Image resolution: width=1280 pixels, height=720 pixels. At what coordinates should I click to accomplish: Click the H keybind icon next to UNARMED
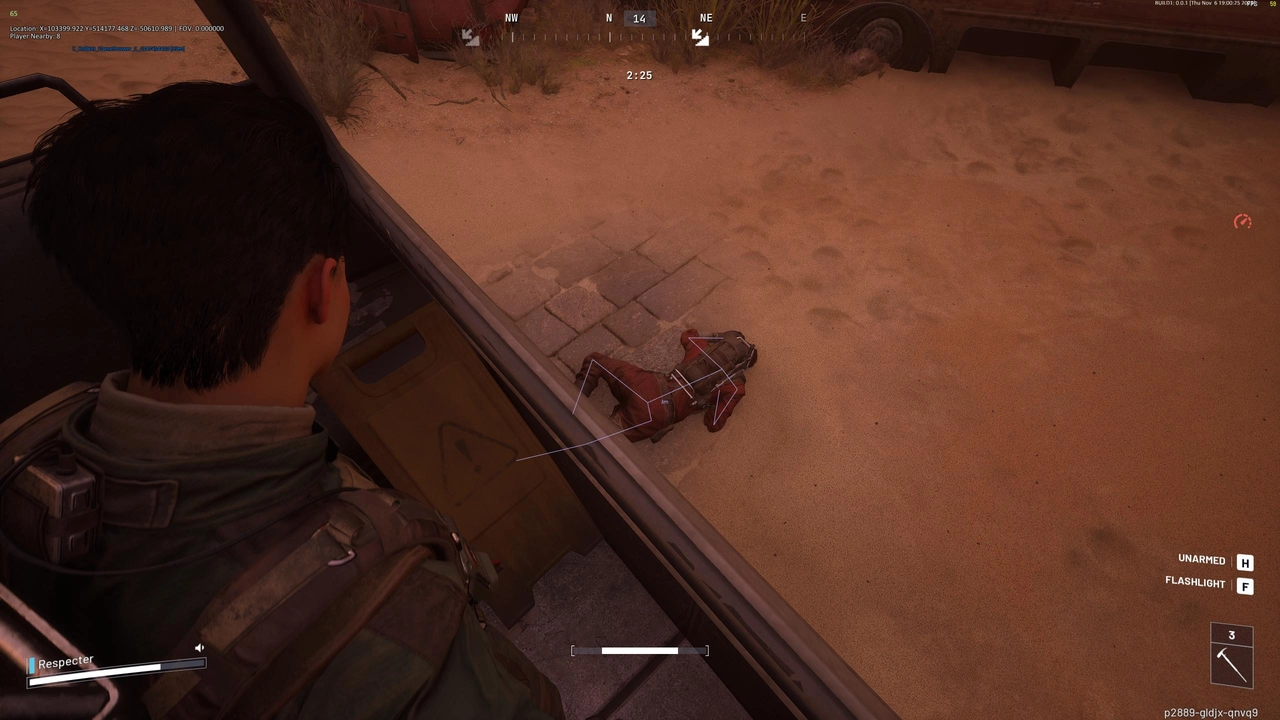tap(1245, 562)
